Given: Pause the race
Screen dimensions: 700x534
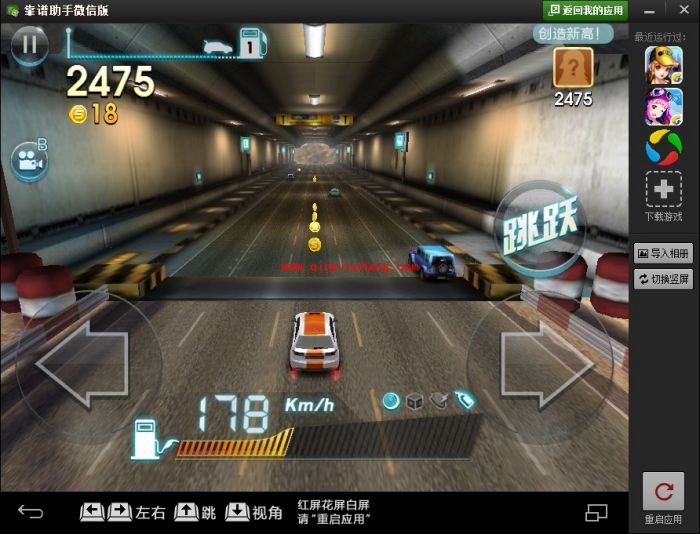Looking at the screenshot, I should (x=30, y=43).
